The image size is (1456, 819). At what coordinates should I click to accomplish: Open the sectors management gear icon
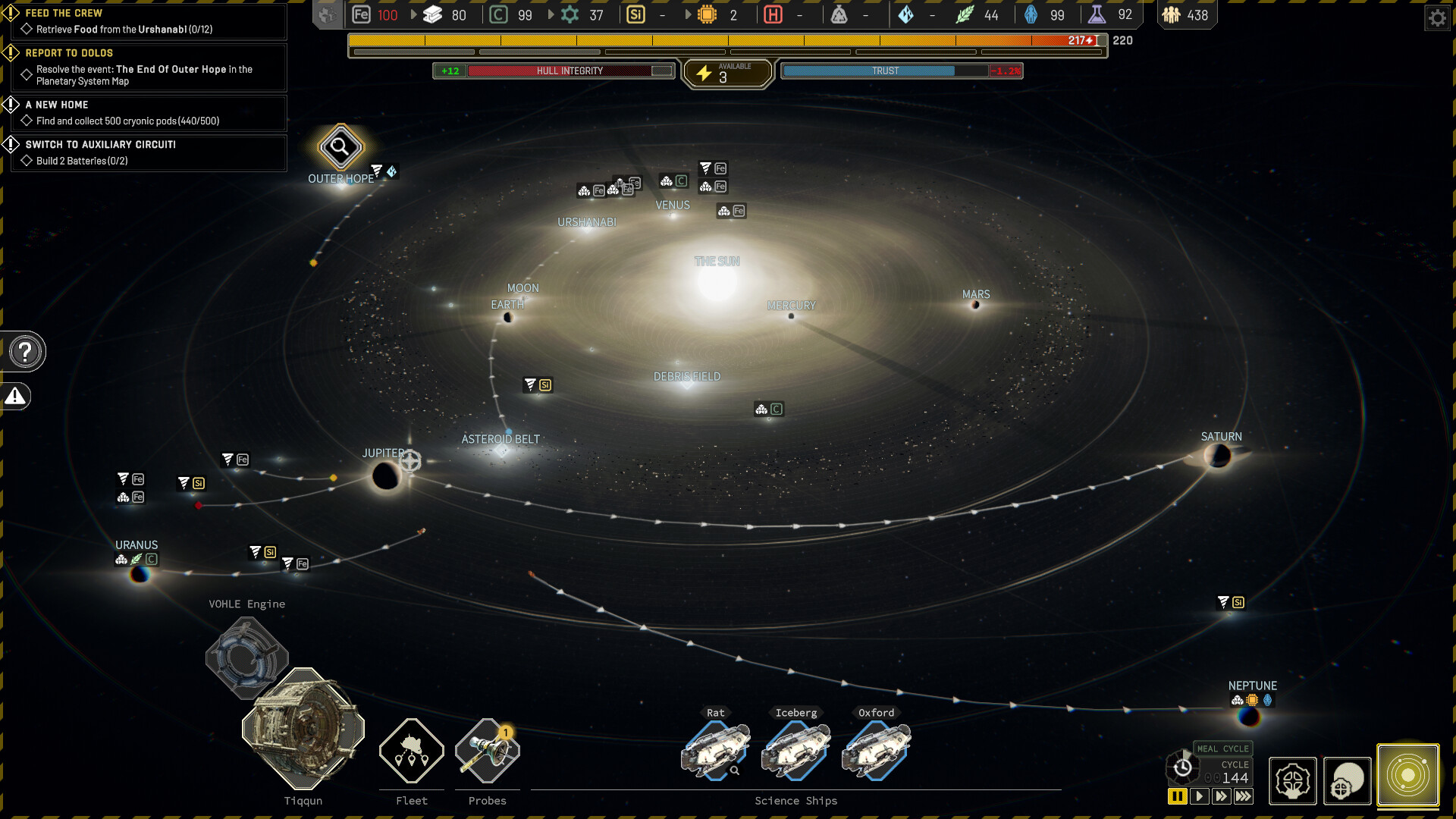pyautogui.click(x=1292, y=781)
